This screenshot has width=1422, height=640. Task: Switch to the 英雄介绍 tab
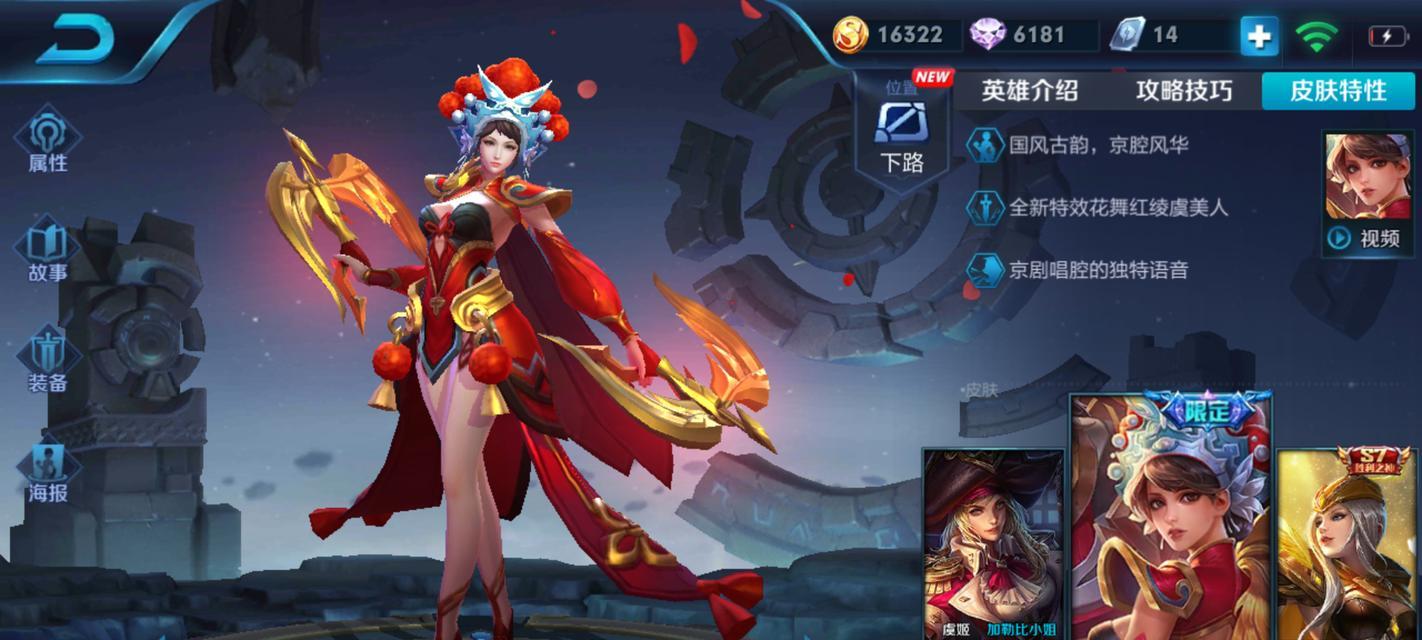[1029, 91]
